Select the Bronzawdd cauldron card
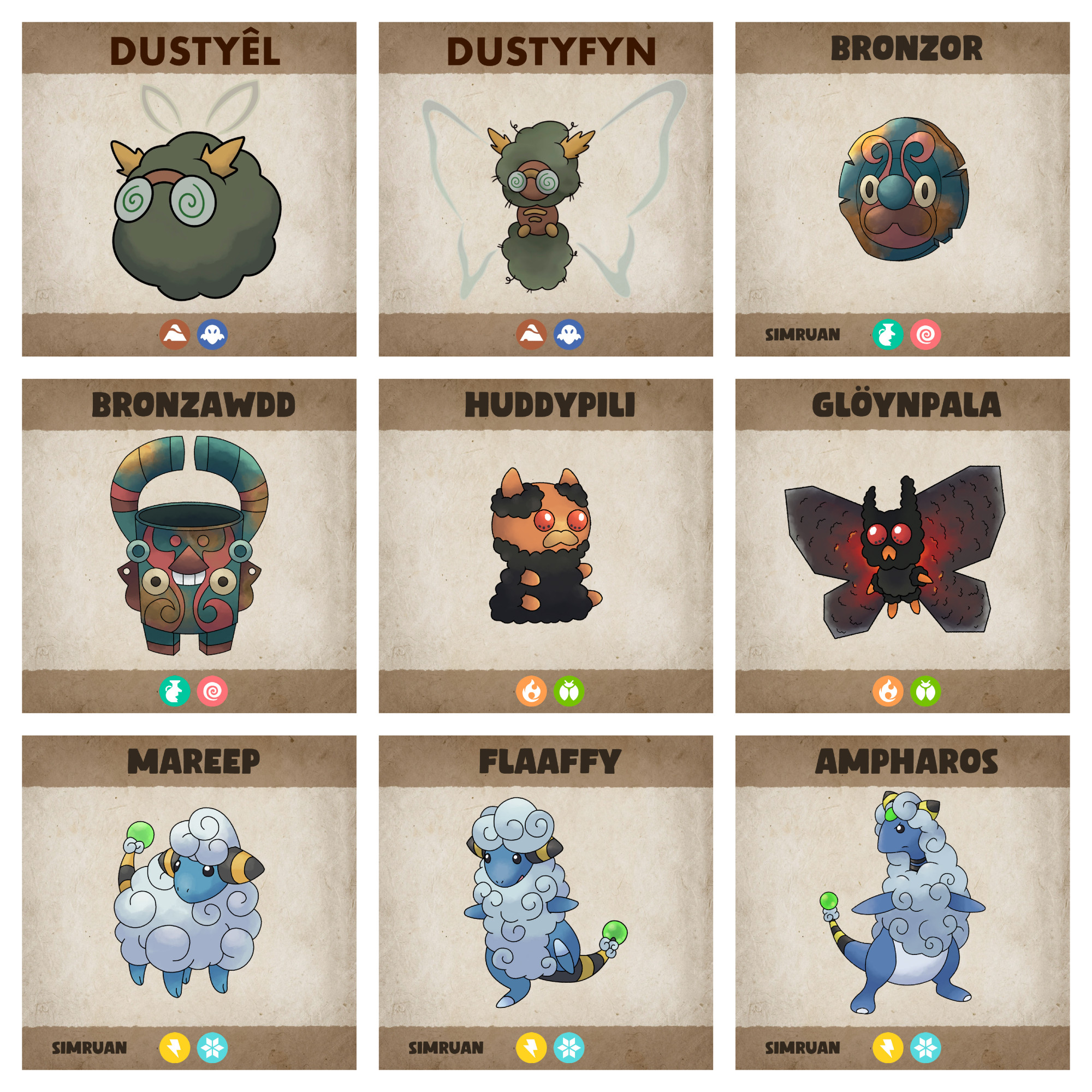The width and height of the screenshot is (1092, 1092). tap(189, 545)
